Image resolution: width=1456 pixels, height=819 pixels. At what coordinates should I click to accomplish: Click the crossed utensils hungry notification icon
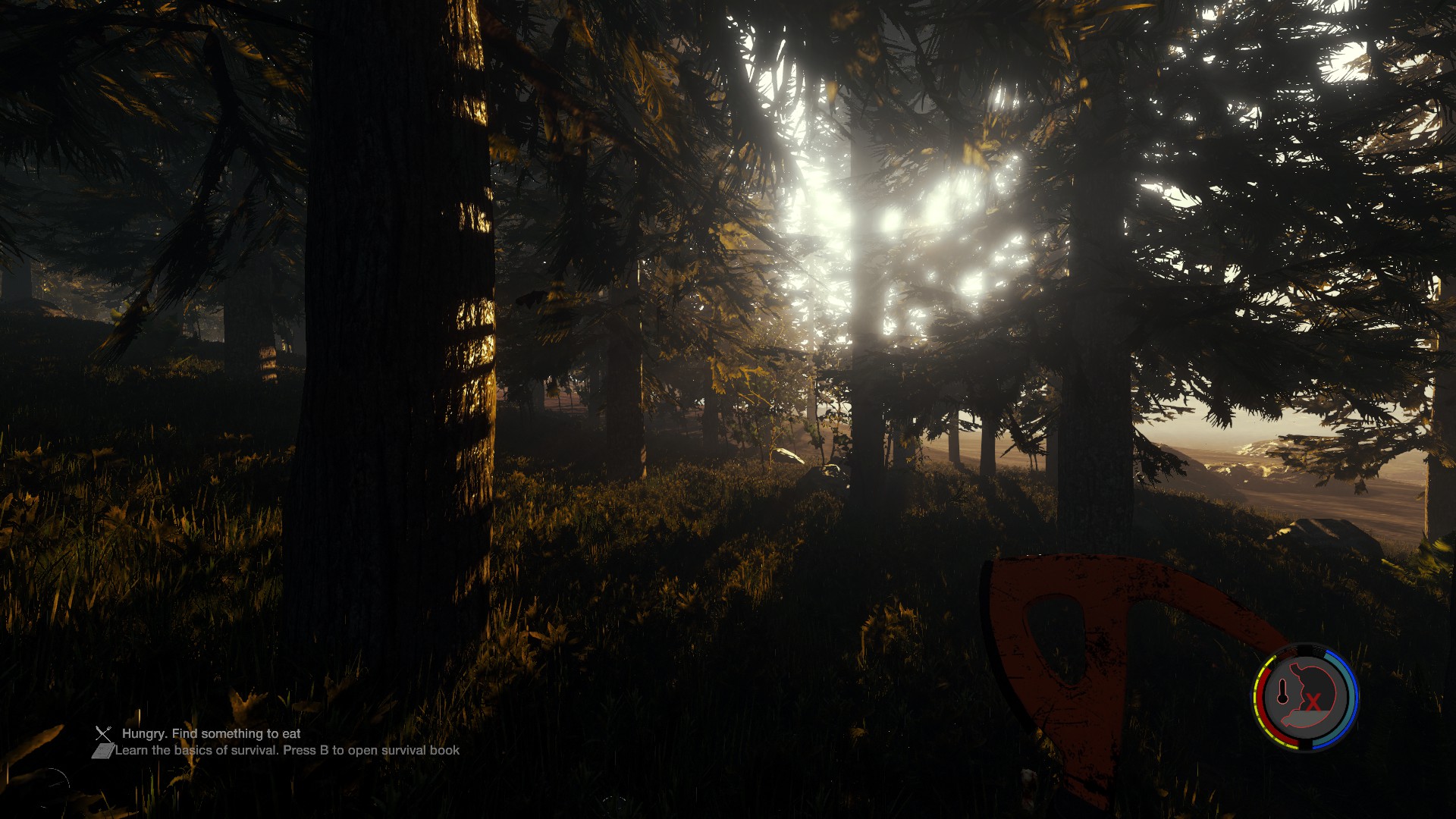click(103, 733)
